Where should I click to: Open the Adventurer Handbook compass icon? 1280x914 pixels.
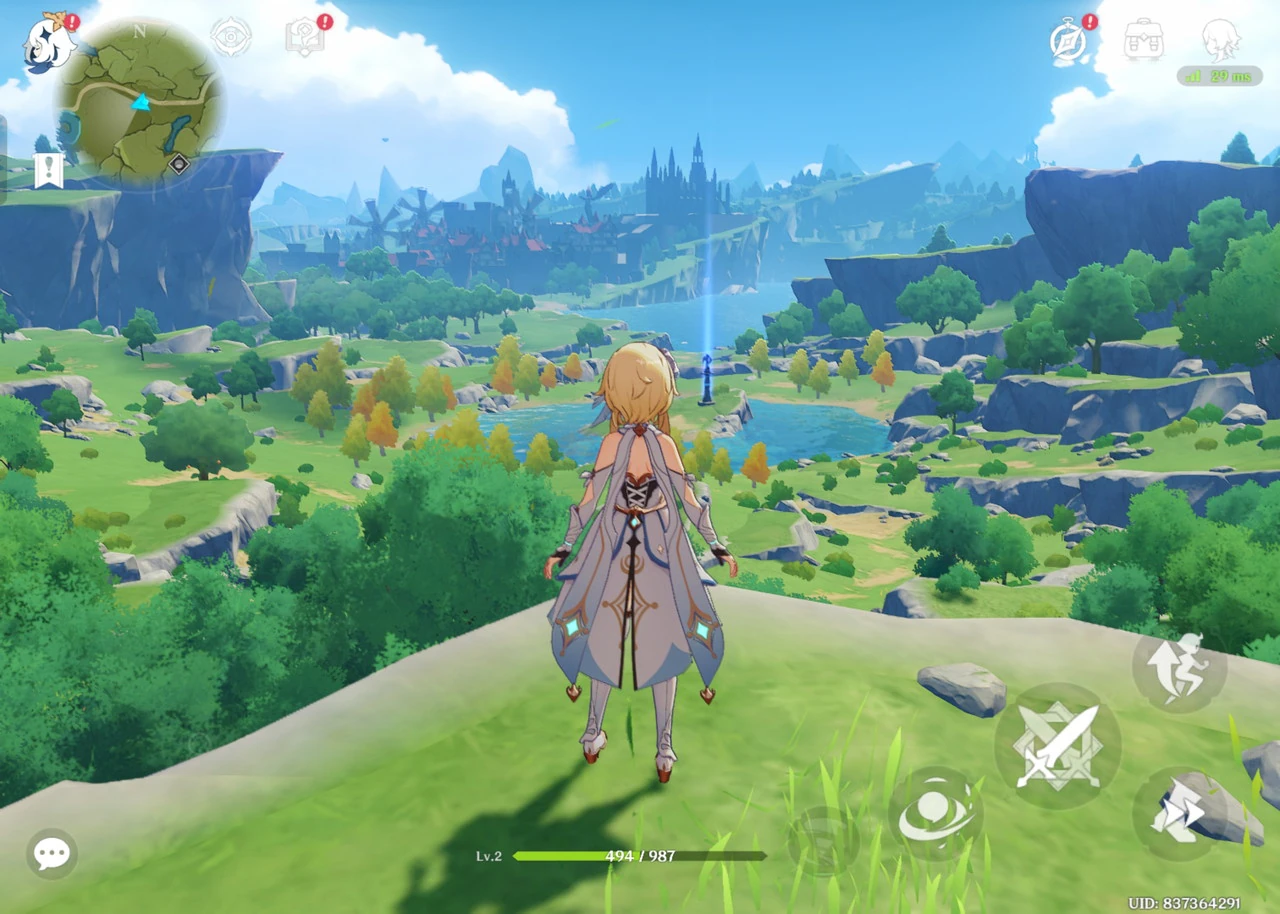coord(1069,40)
